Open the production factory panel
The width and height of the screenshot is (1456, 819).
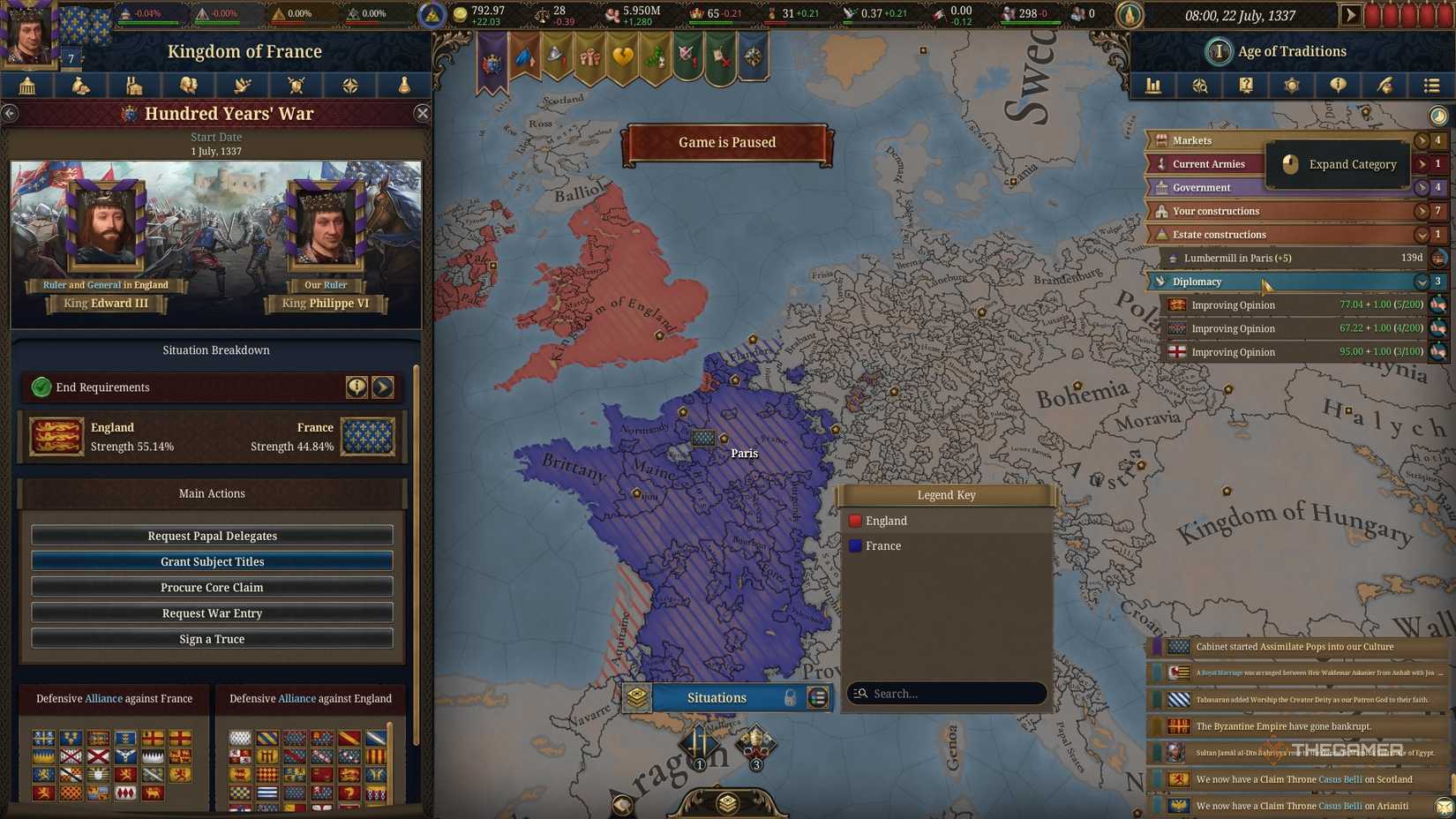tap(134, 86)
